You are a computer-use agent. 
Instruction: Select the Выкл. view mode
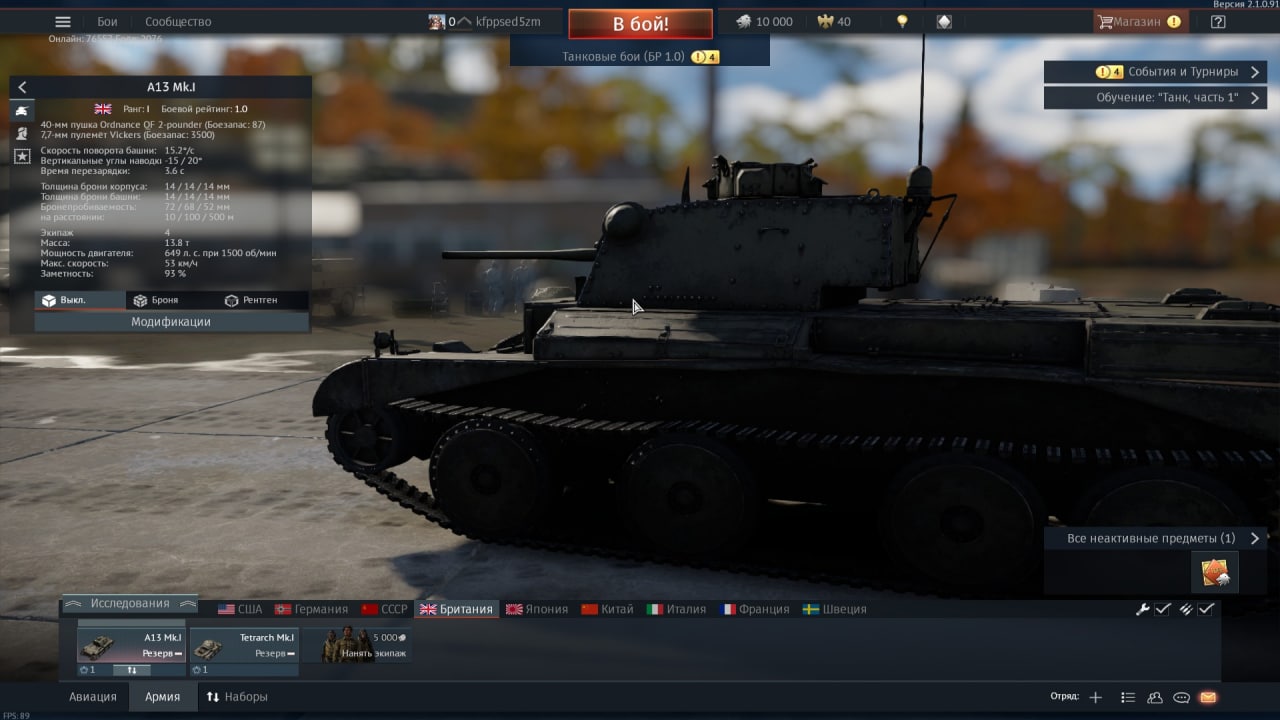pos(66,300)
